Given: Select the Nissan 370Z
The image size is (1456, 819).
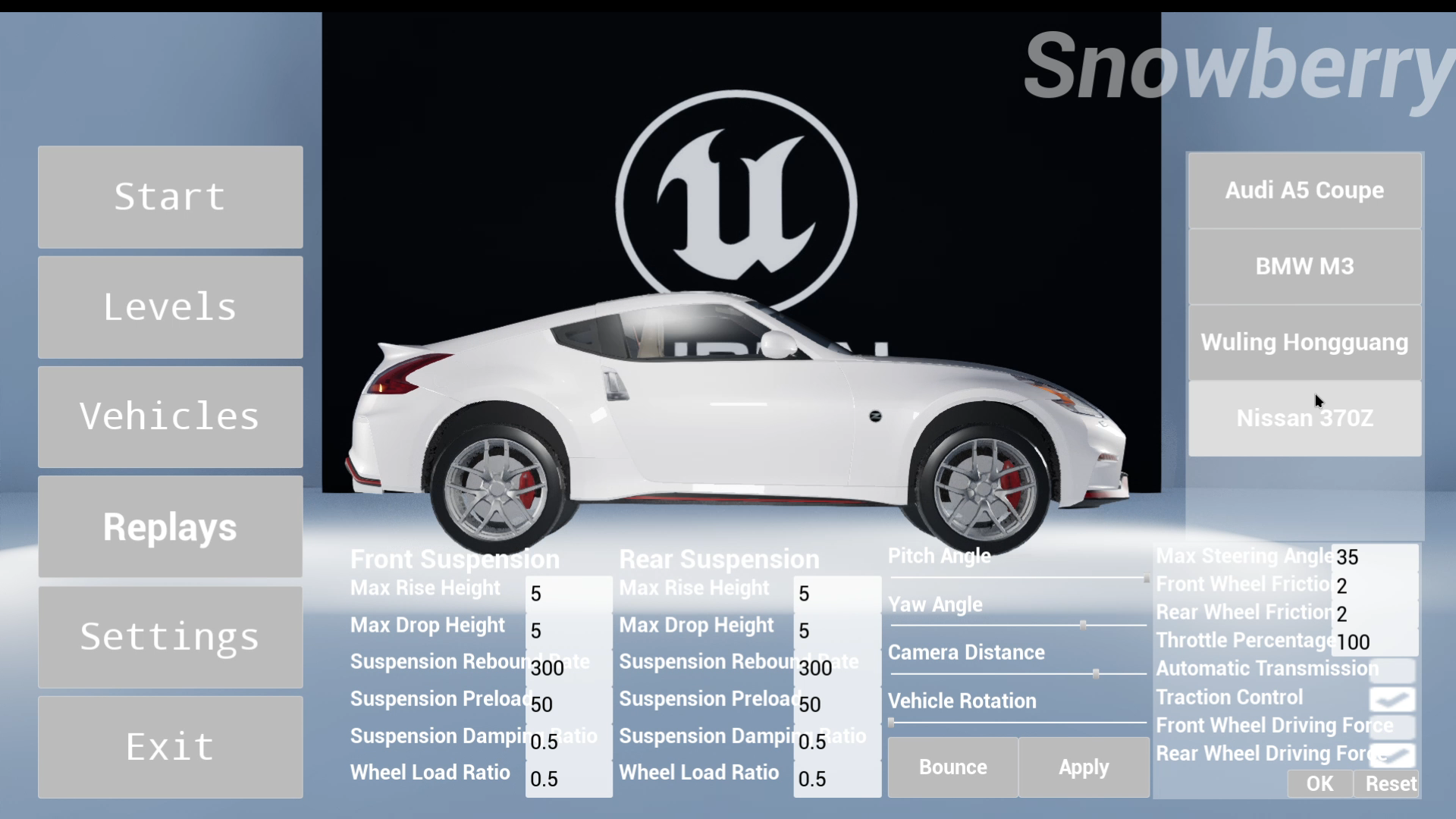Looking at the screenshot, I should tap(1304, 418).
